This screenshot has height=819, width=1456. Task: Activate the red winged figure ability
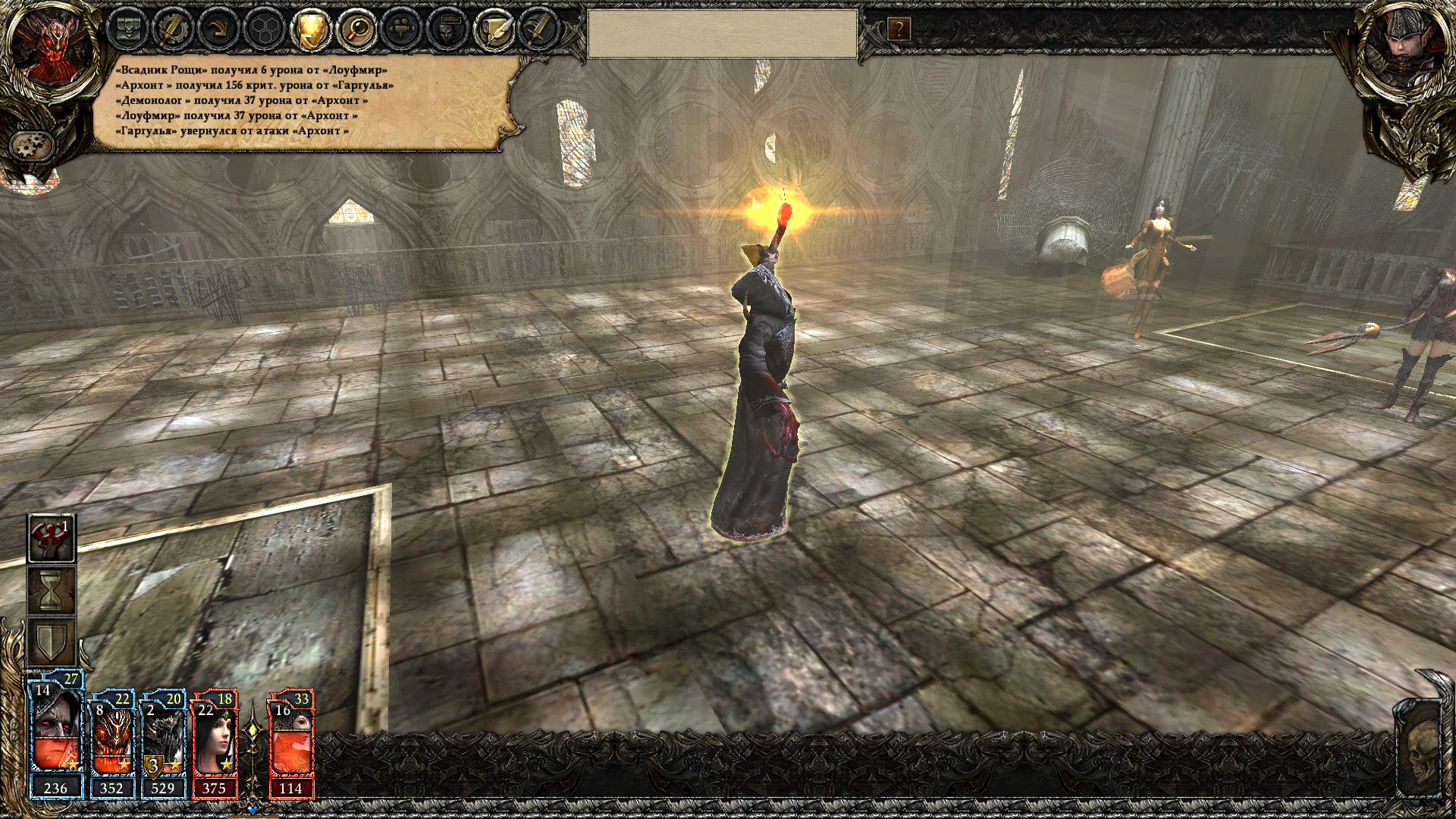point(52,538)
